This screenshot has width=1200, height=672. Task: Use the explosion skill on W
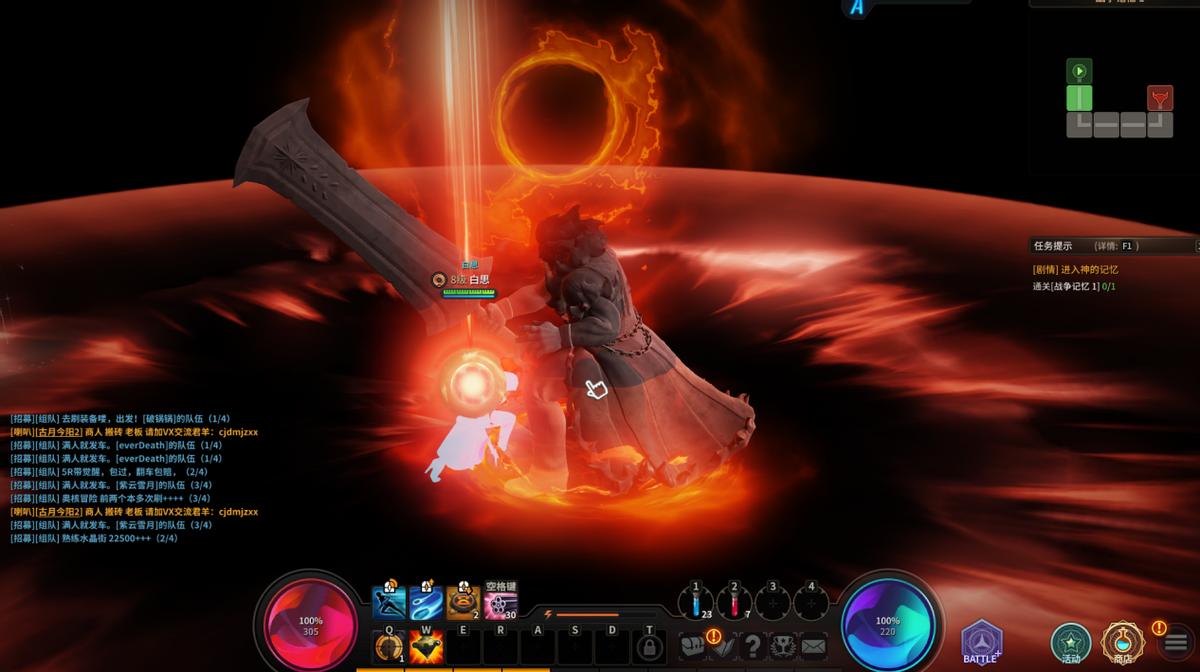click(x=426, y=646)
